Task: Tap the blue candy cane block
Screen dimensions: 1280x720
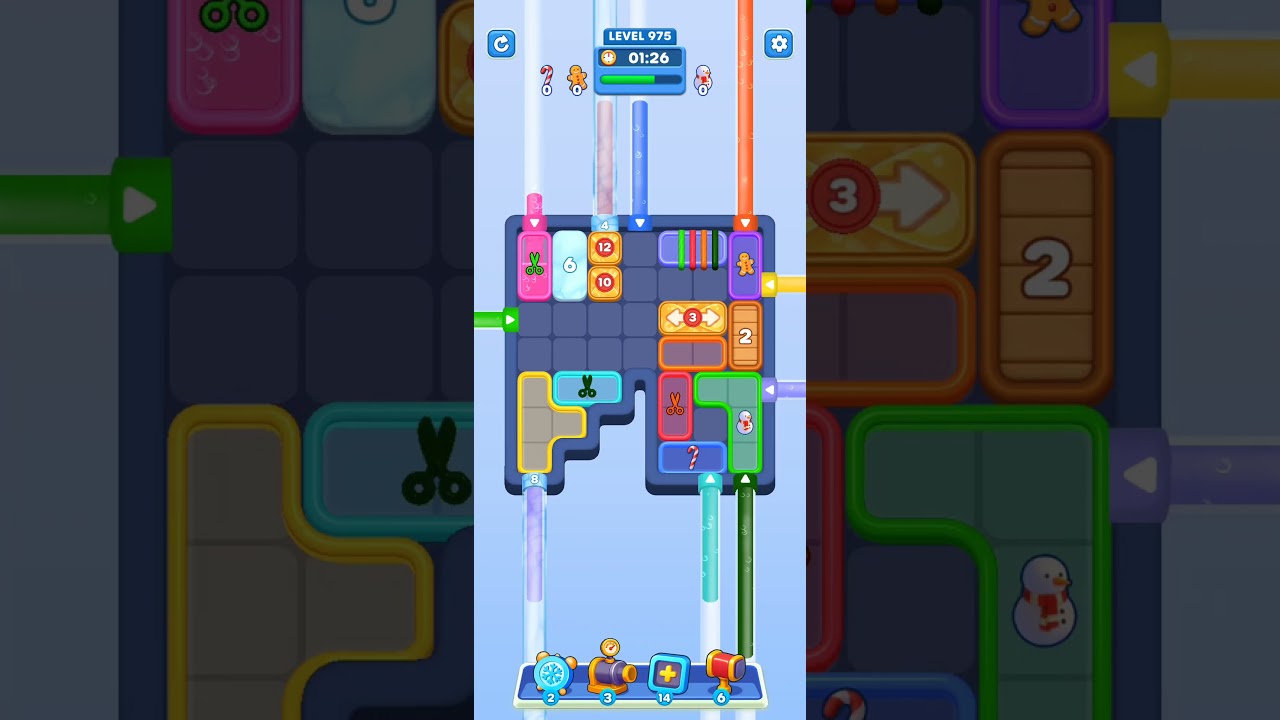Action: point(693,457)
